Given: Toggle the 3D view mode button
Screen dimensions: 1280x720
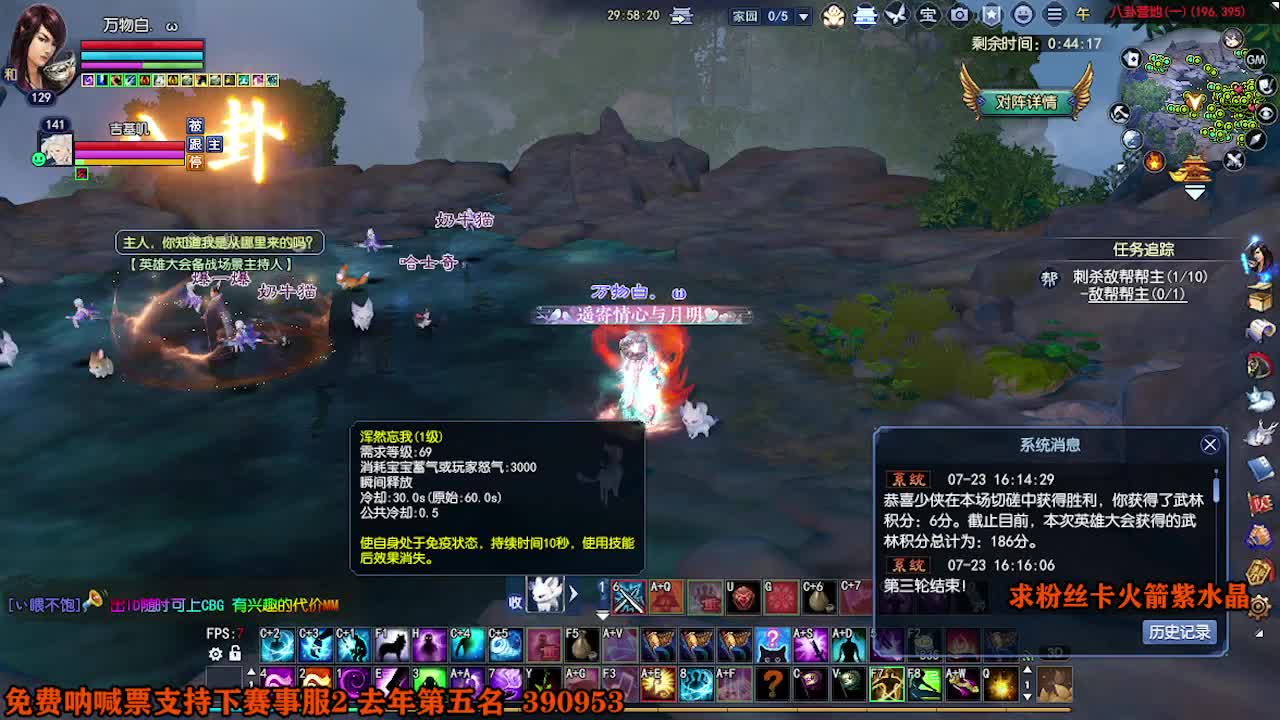Looking at the screenshot, I should (x=1053, y=651).
